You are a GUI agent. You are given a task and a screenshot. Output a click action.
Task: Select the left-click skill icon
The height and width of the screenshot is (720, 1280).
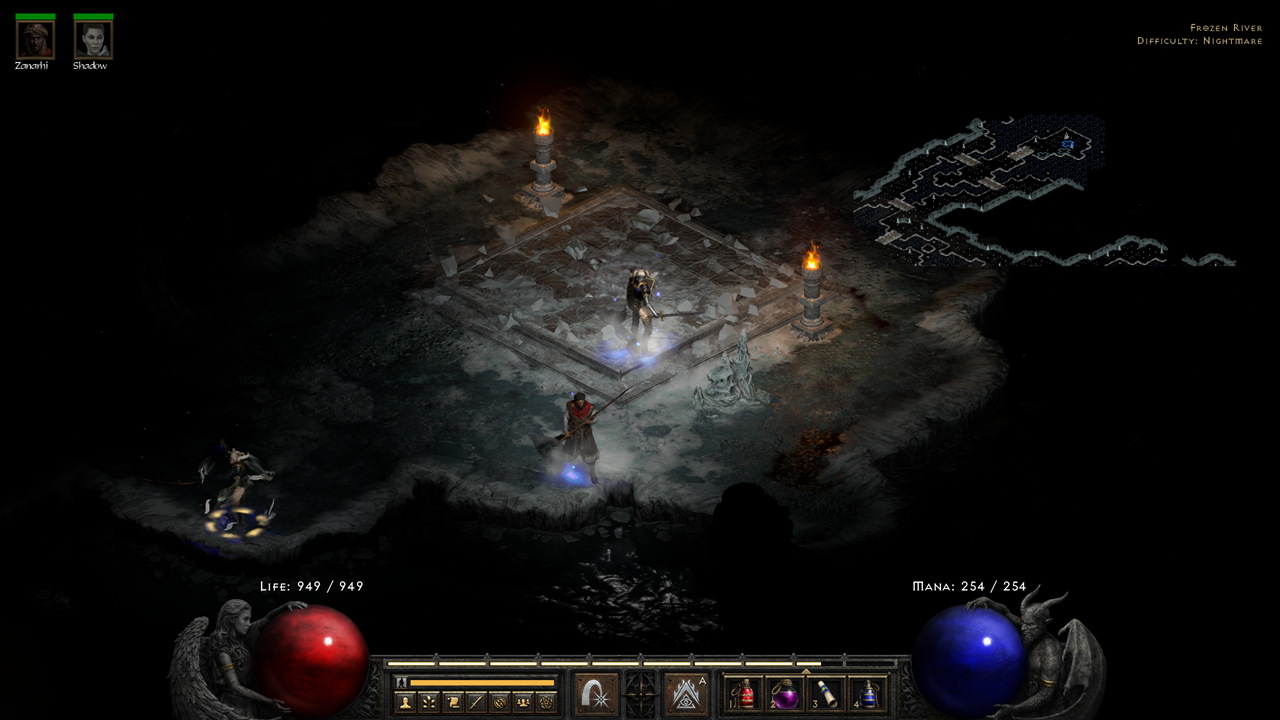pos(596,694)
